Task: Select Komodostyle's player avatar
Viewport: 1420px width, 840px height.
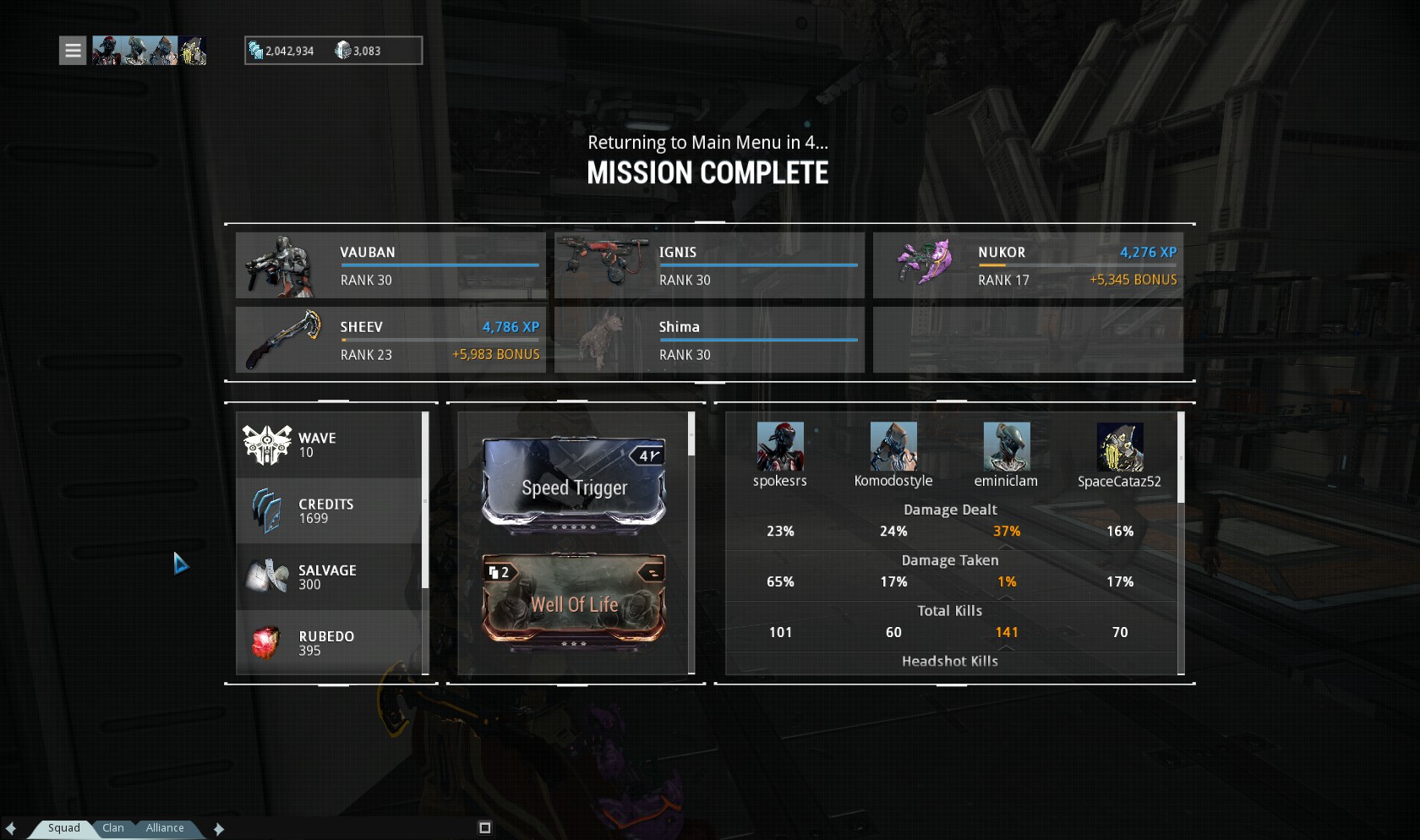Action: pos(893,446)
